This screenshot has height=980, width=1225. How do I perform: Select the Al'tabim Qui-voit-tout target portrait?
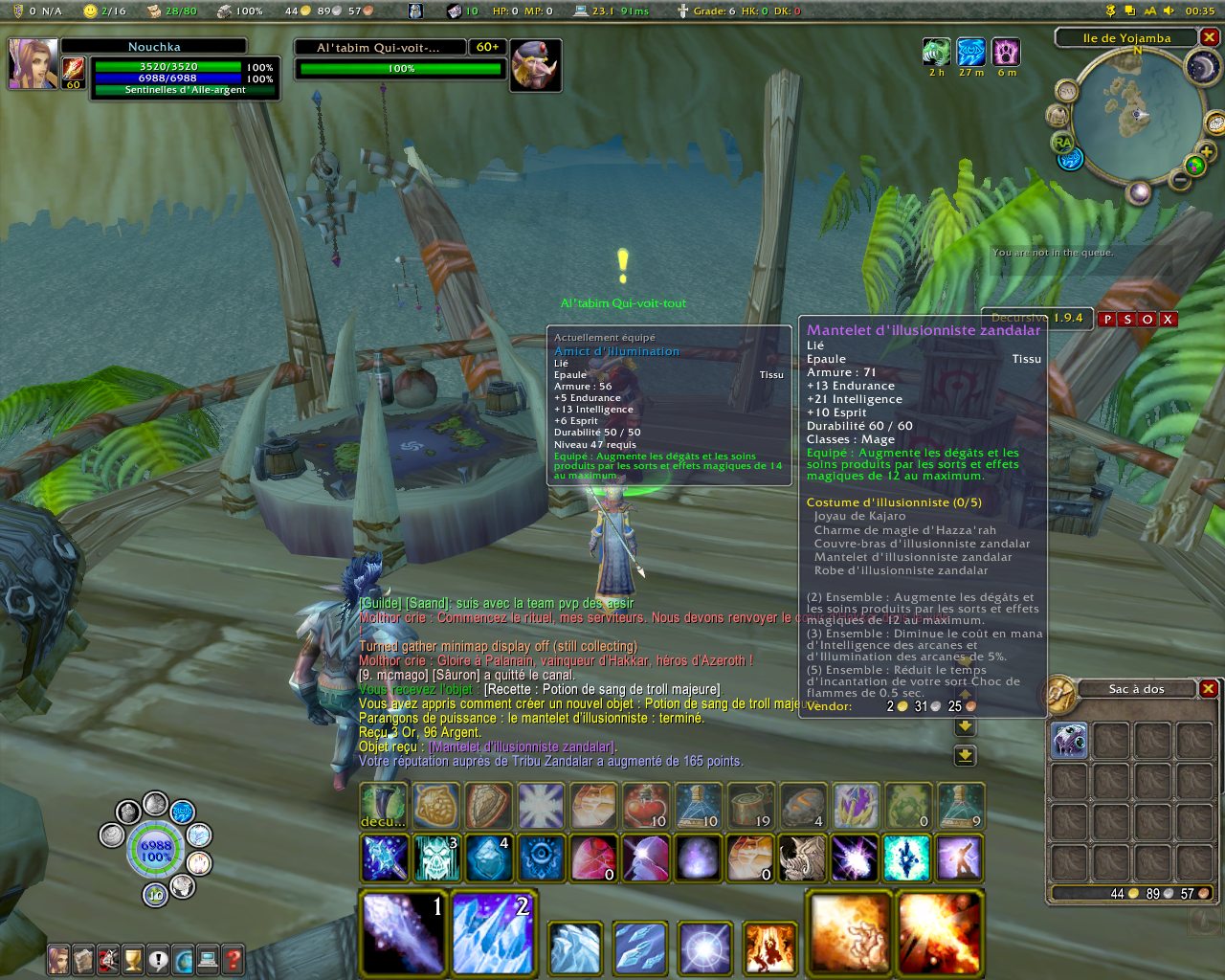(x=534, y=65)
